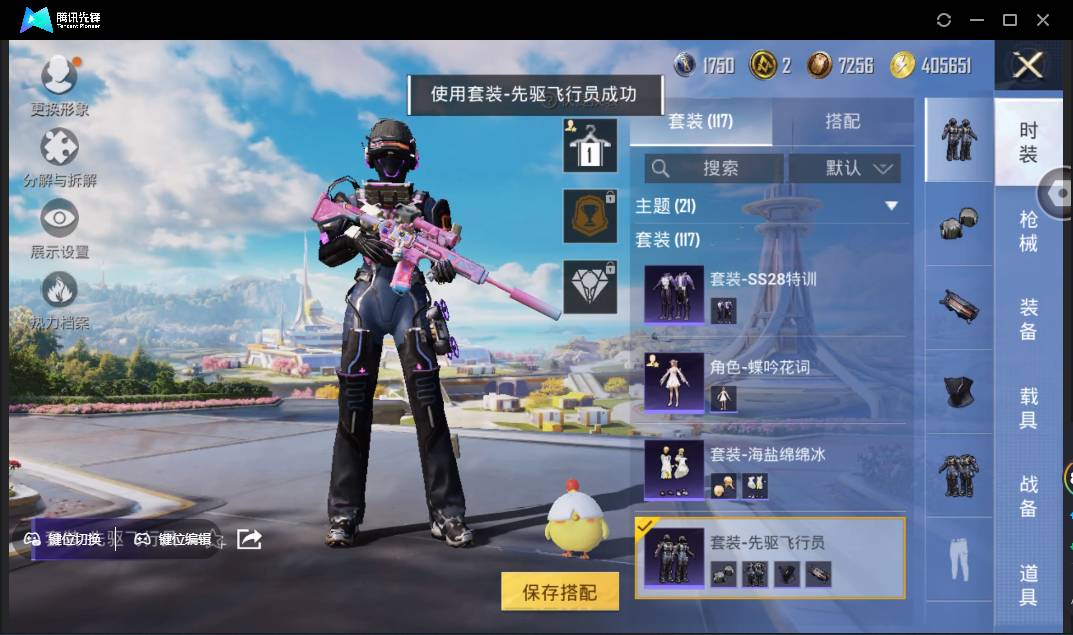The image size is (1073, 635).
Task: Choose the 角色-蝶吟花词 character outfit
Action: click(x=768, y=382)
